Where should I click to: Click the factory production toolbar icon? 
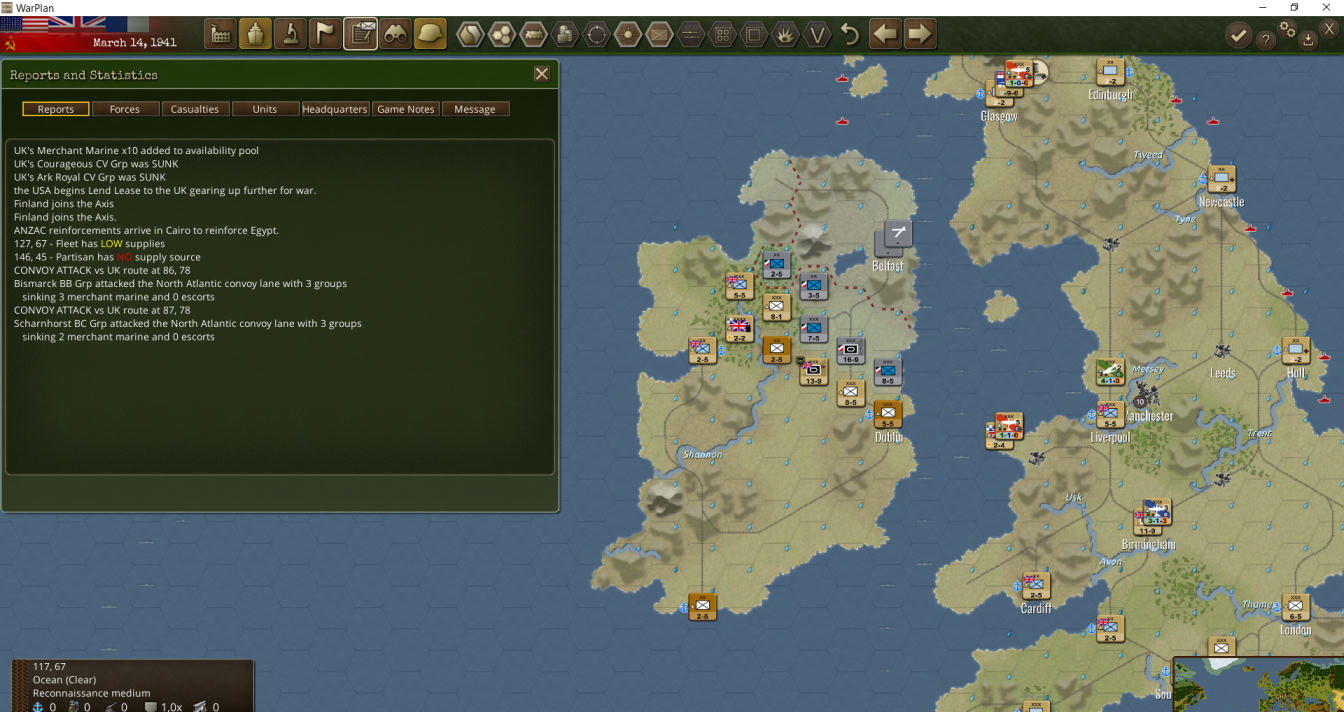click(220, 34)
